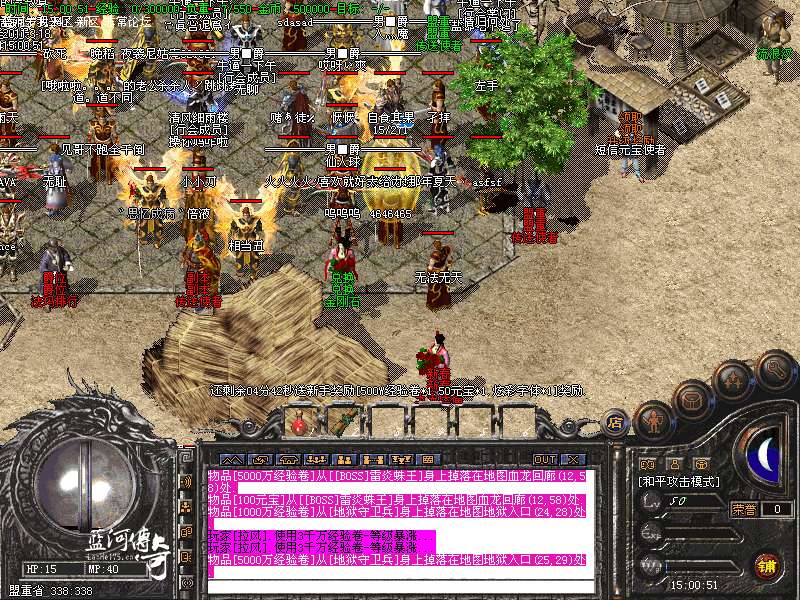Viewport: 800px width, 600px height.
Task: Click the OUT button above the chat
Action: [545, 459]
